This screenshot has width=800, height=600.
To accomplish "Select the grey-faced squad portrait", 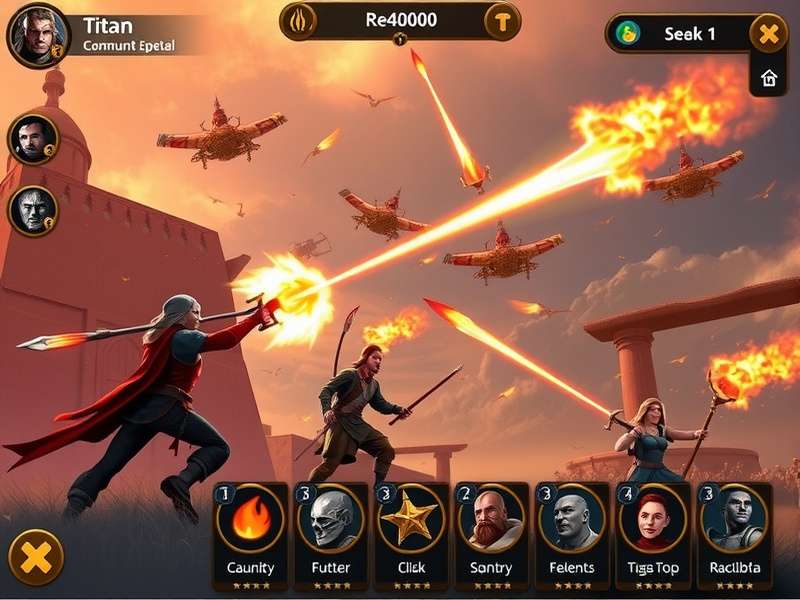I will 33,210.
